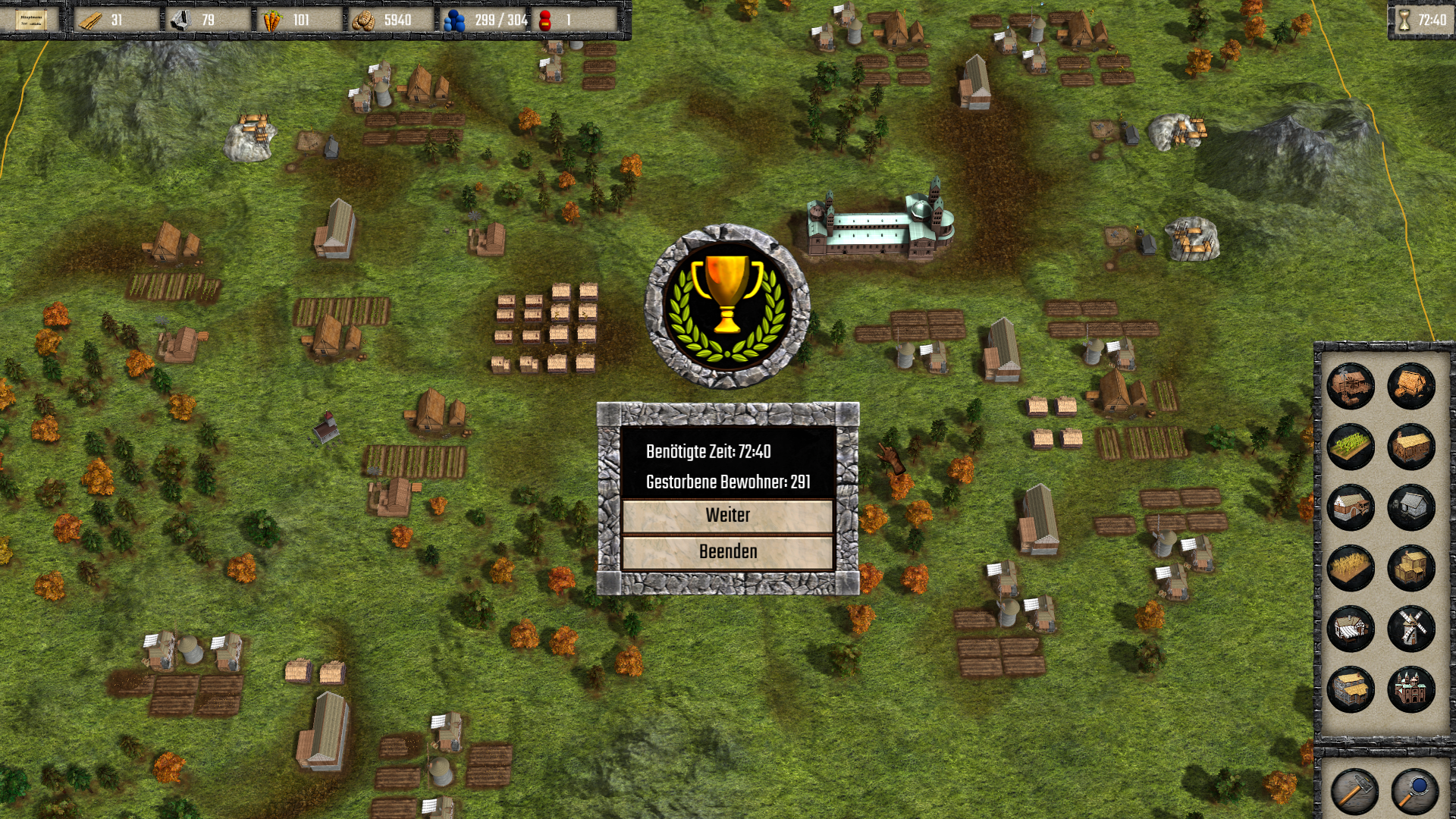Image resolution: width=1456 pixels, height=819 pixels.
Task: Choose the cathedral building icon
Action: click(x=1411, y=689)
